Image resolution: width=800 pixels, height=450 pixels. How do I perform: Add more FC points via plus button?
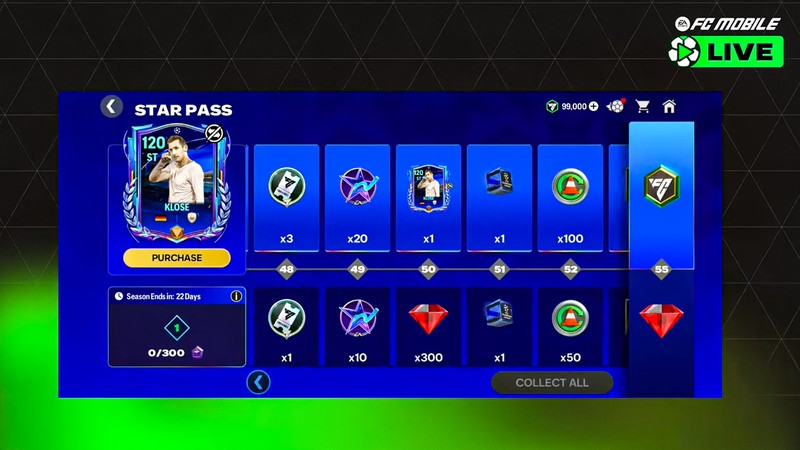[x=594, y=106]
